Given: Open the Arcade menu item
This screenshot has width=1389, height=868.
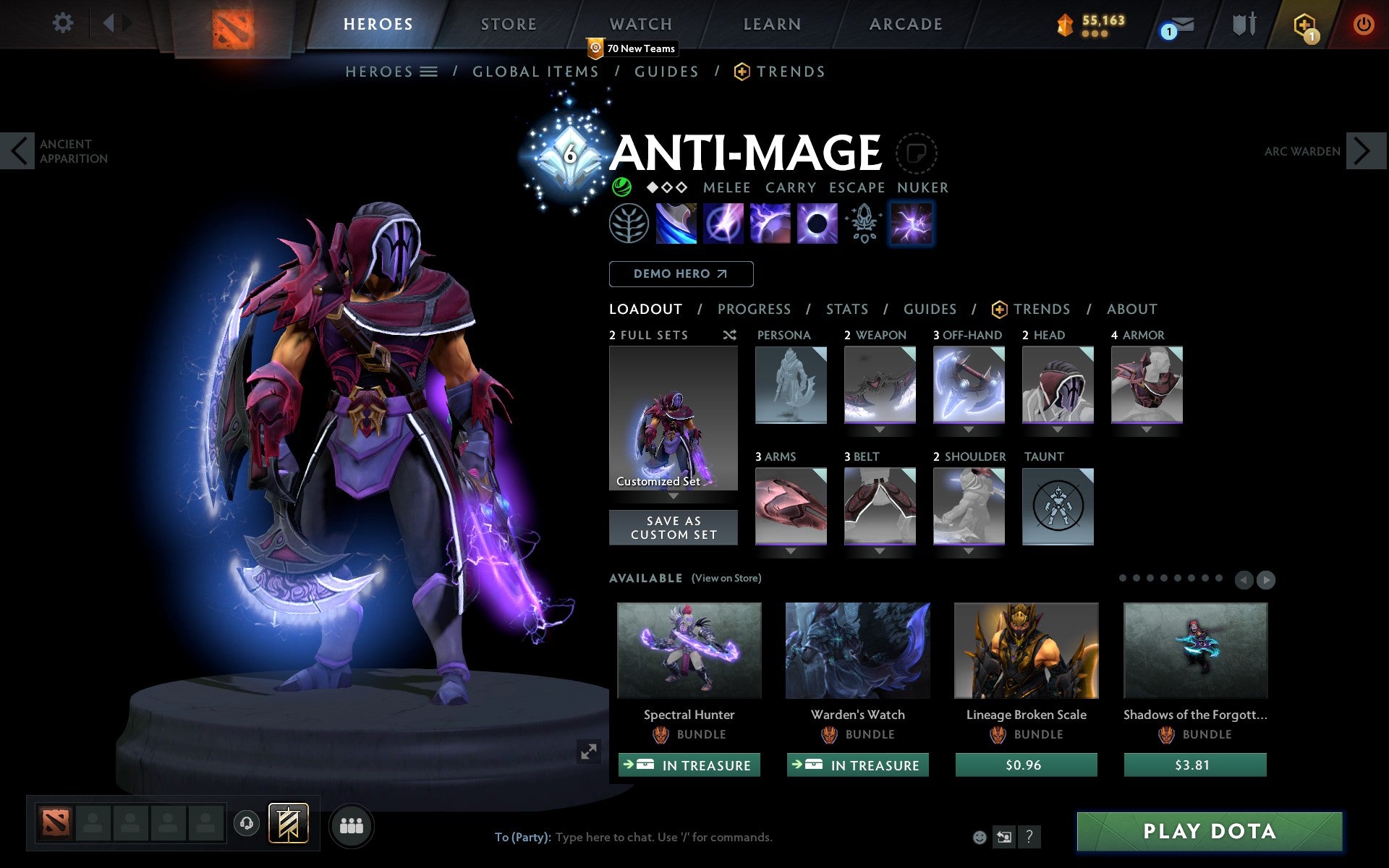Looking at the screenshot, I should (x=905, y=23).
